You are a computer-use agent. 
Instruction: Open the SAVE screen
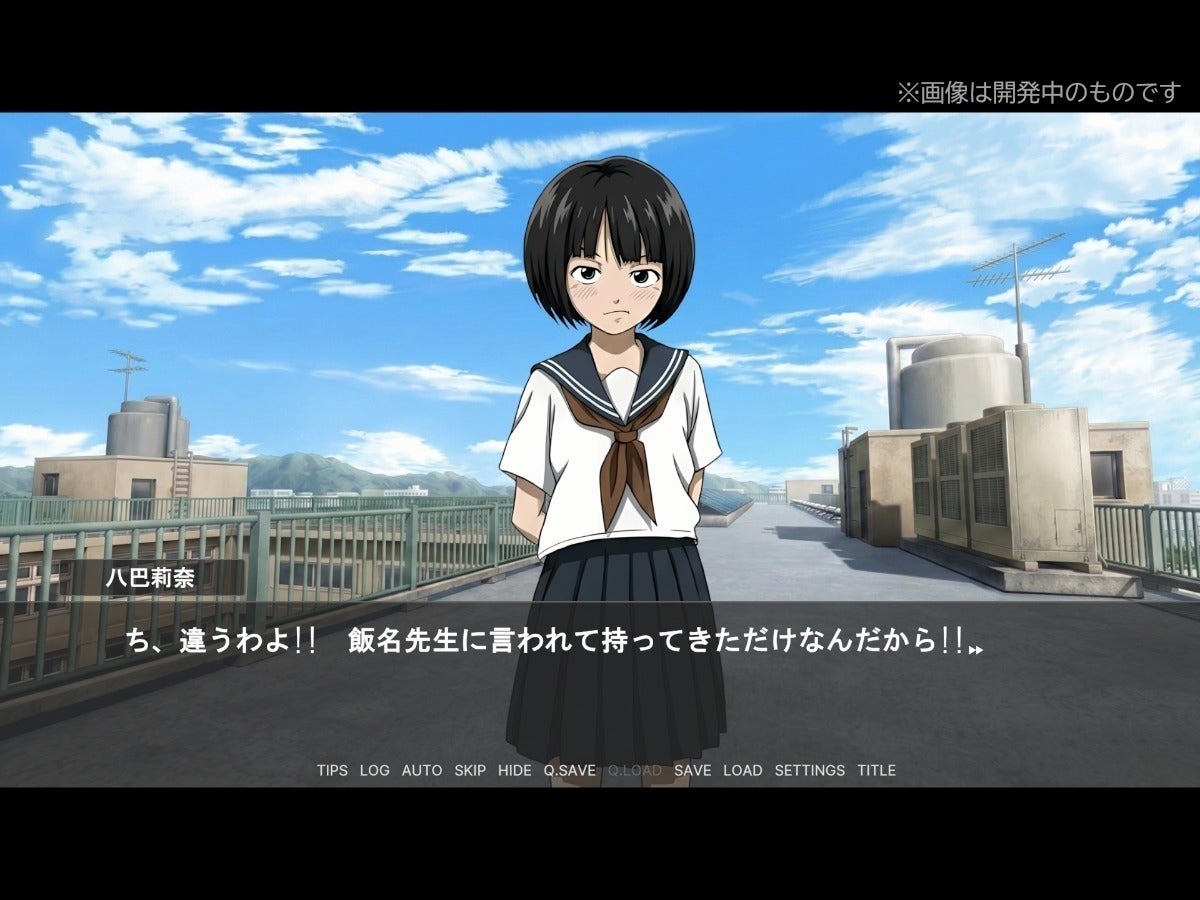tap(693, 770)
